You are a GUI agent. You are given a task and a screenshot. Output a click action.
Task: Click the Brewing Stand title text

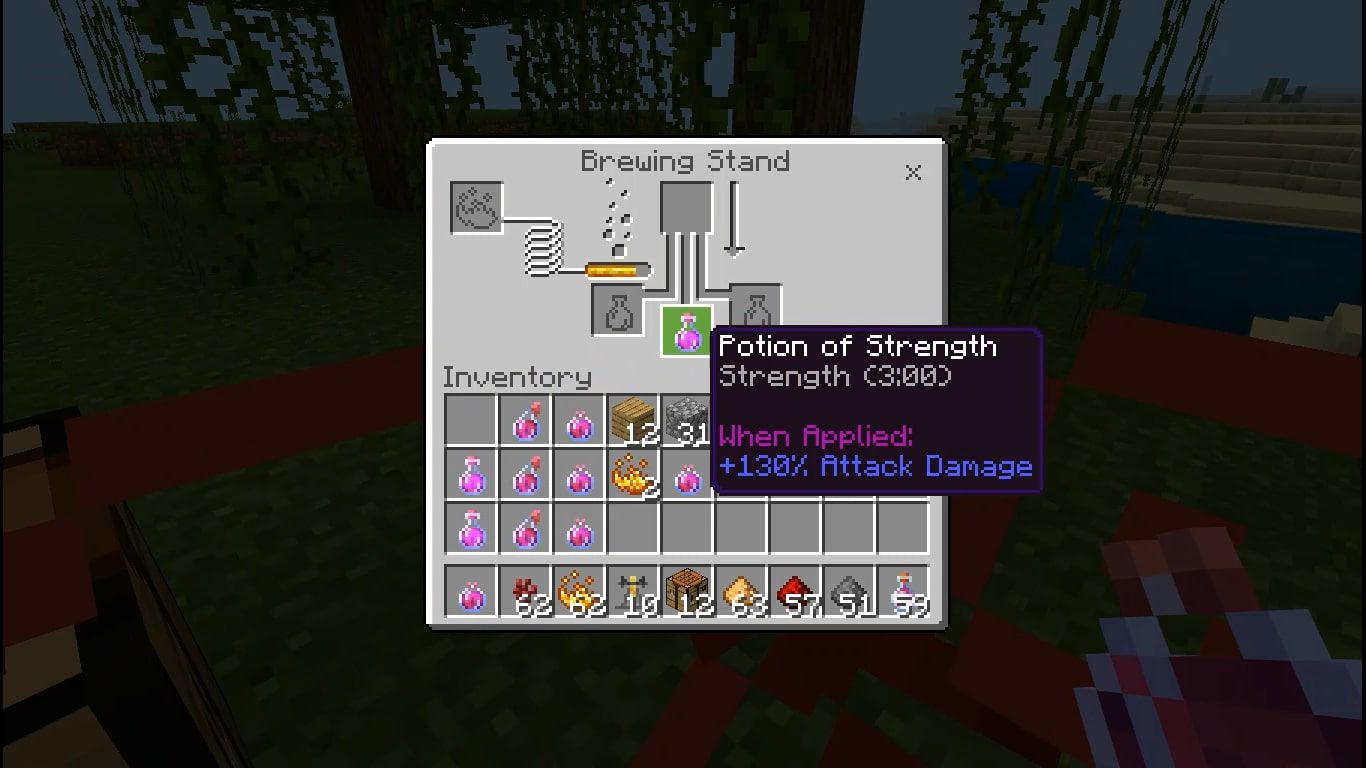coord(687,161)
